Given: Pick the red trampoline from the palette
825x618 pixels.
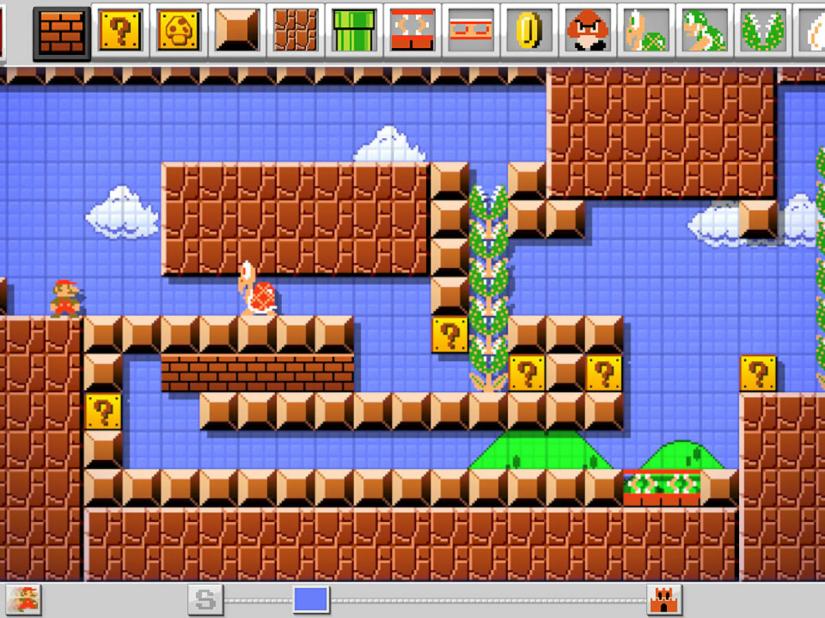Looking at the screenshot, I should (412, 31).
